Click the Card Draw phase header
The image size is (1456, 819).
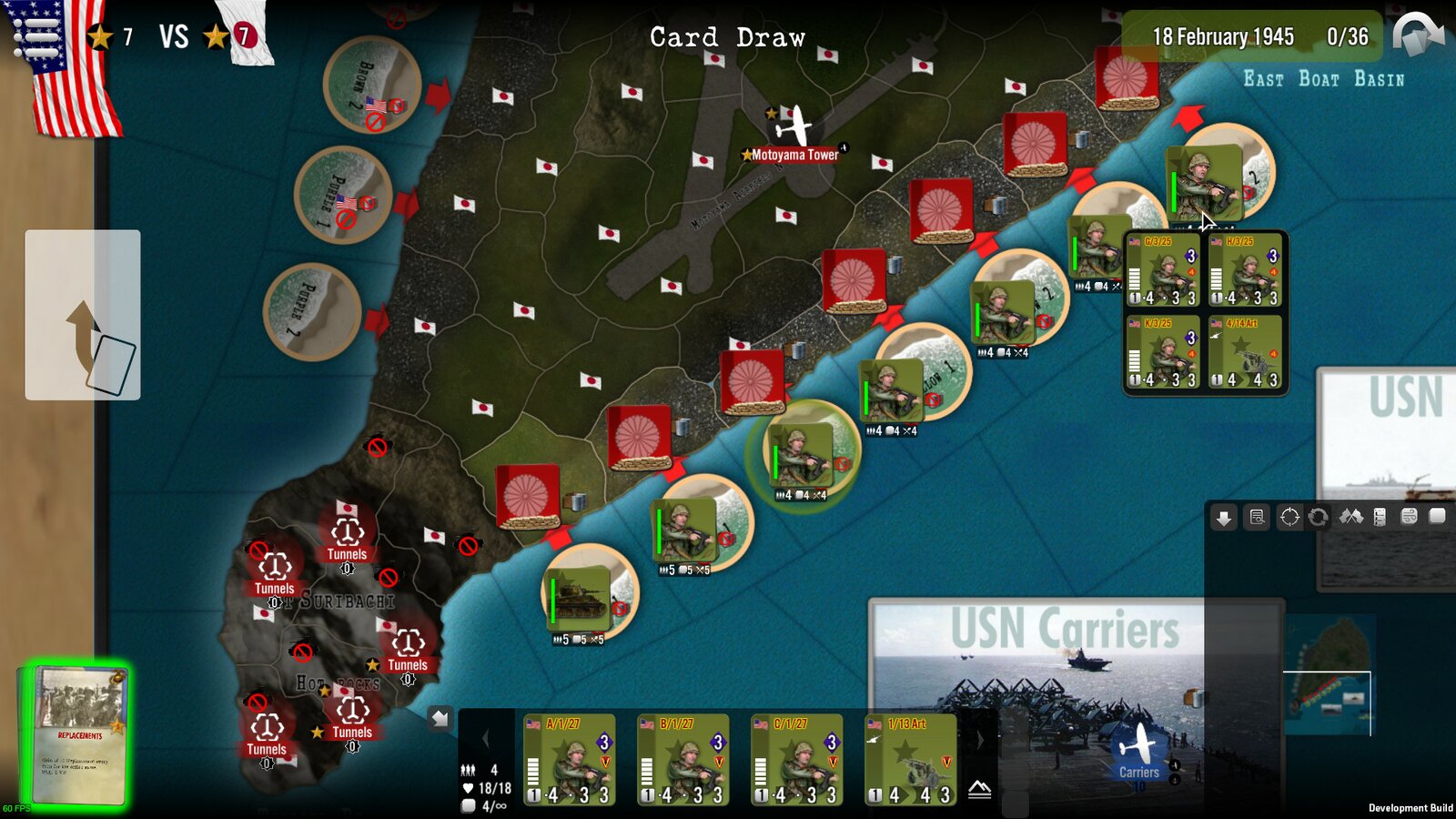coord(726,37)
